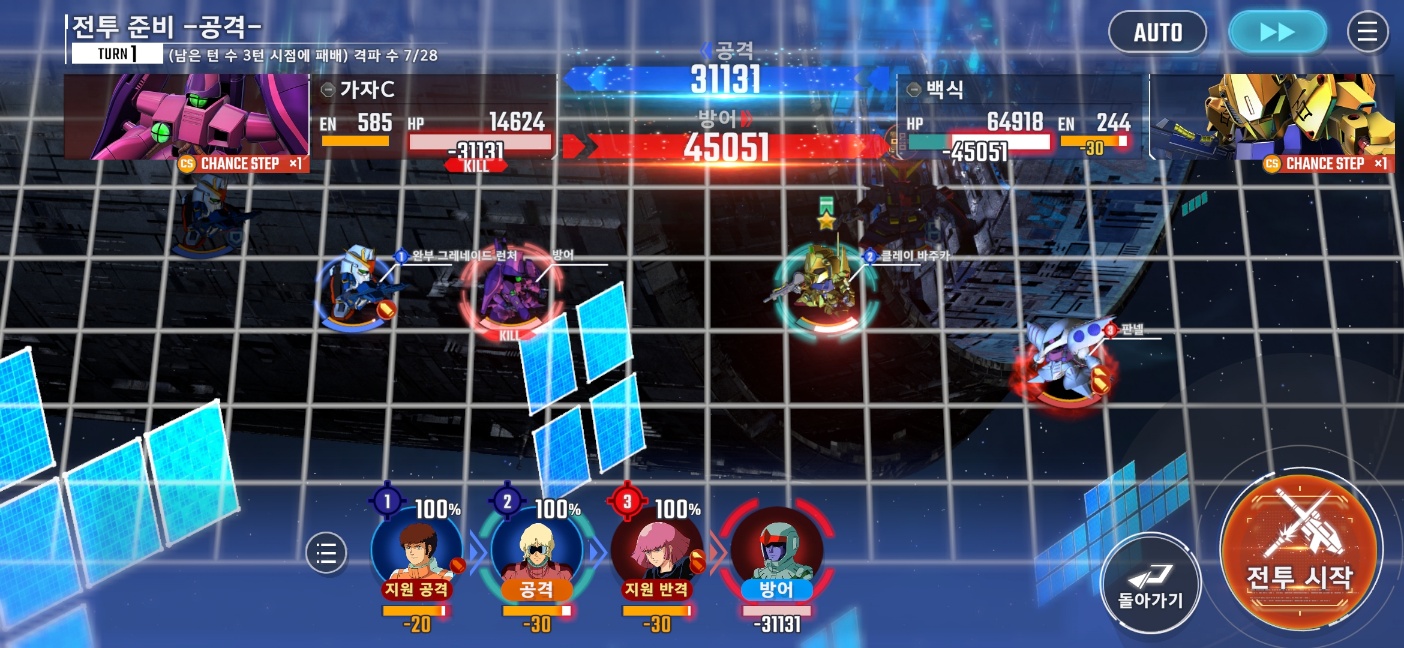The height and width of the screenshot is (648, 1404).
Task: Open the 백식 unit info panel
Action: [1019, 117]
